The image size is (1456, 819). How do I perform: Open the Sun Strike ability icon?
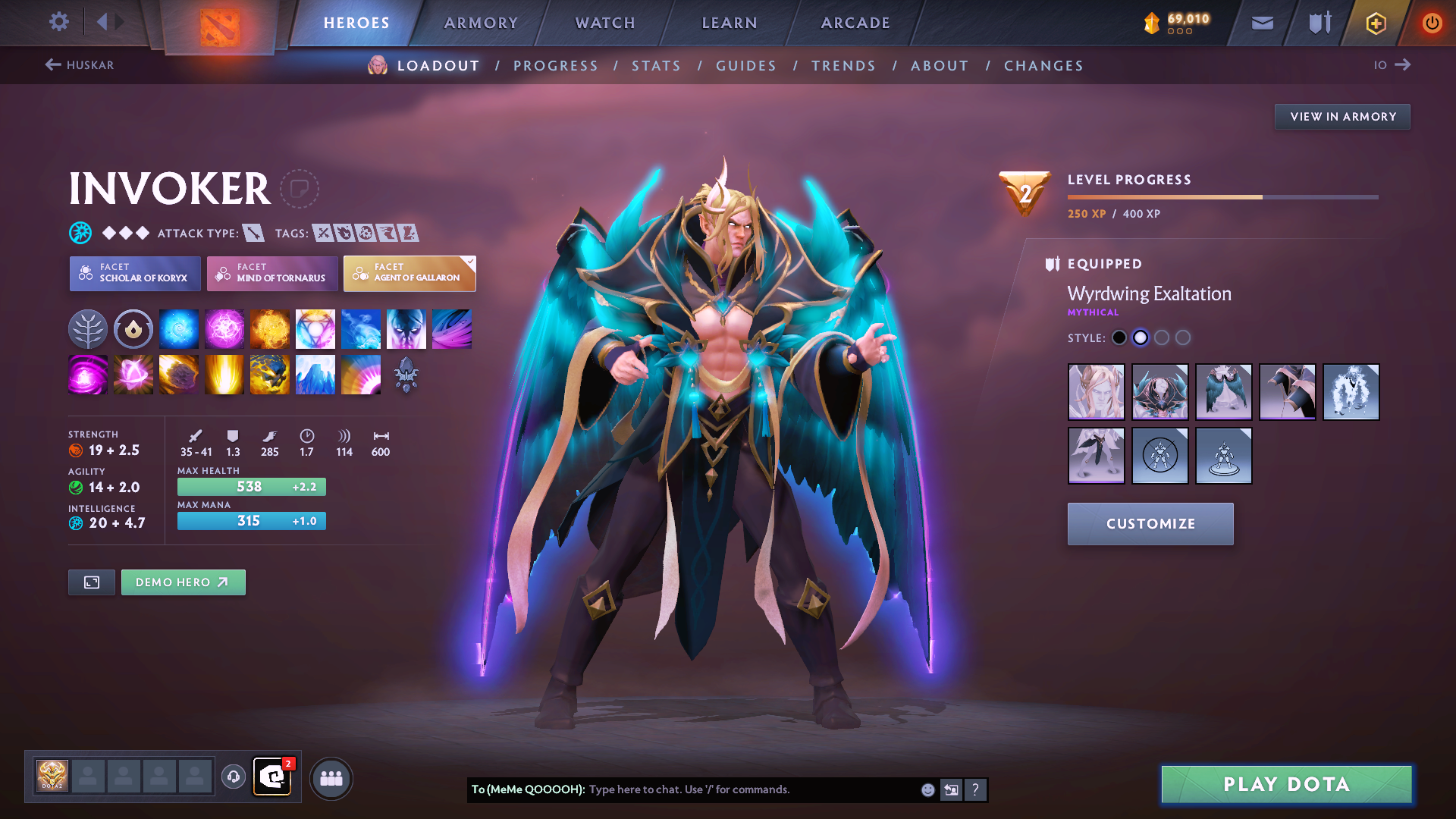click(224, 374)
